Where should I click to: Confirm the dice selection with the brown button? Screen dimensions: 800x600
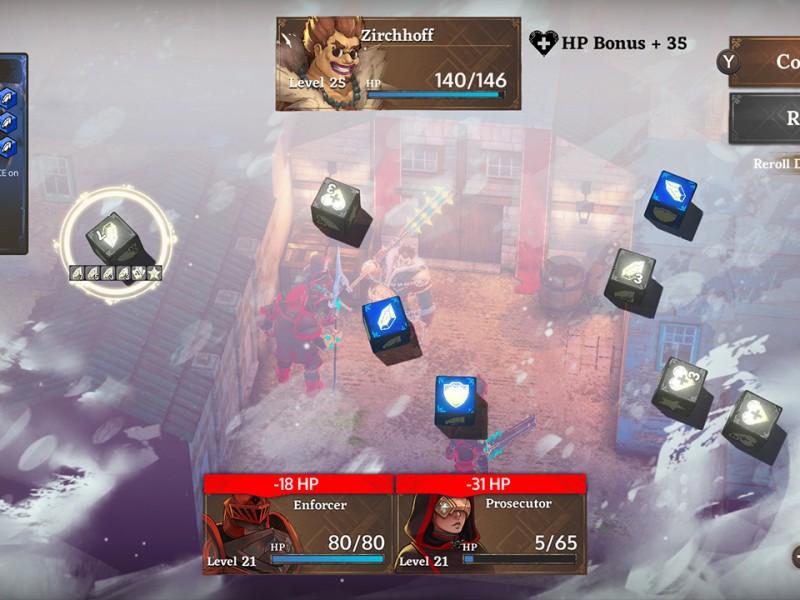click(770, 62)
